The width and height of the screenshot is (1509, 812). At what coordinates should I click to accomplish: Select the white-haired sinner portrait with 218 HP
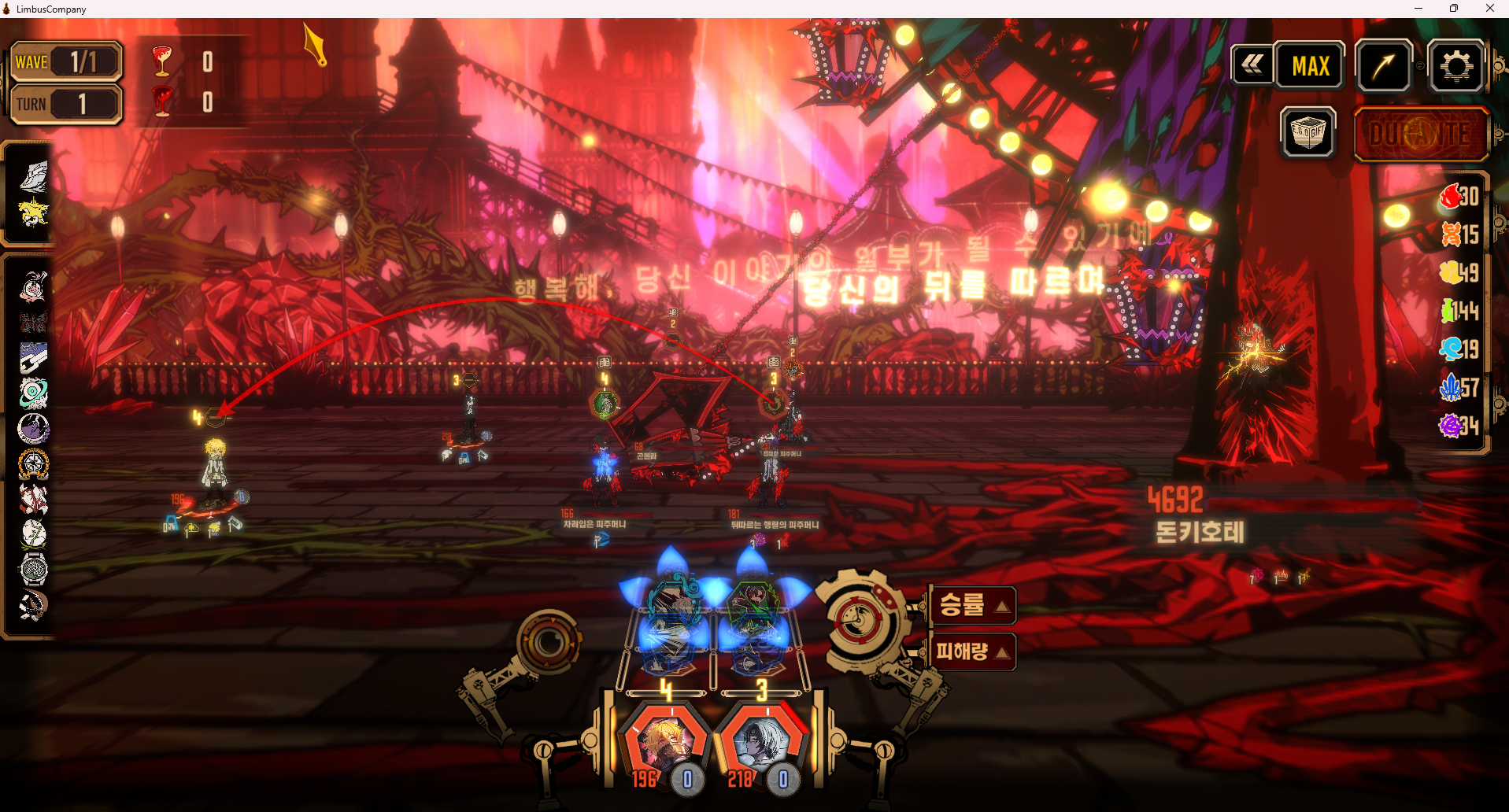tap(762, 744)
